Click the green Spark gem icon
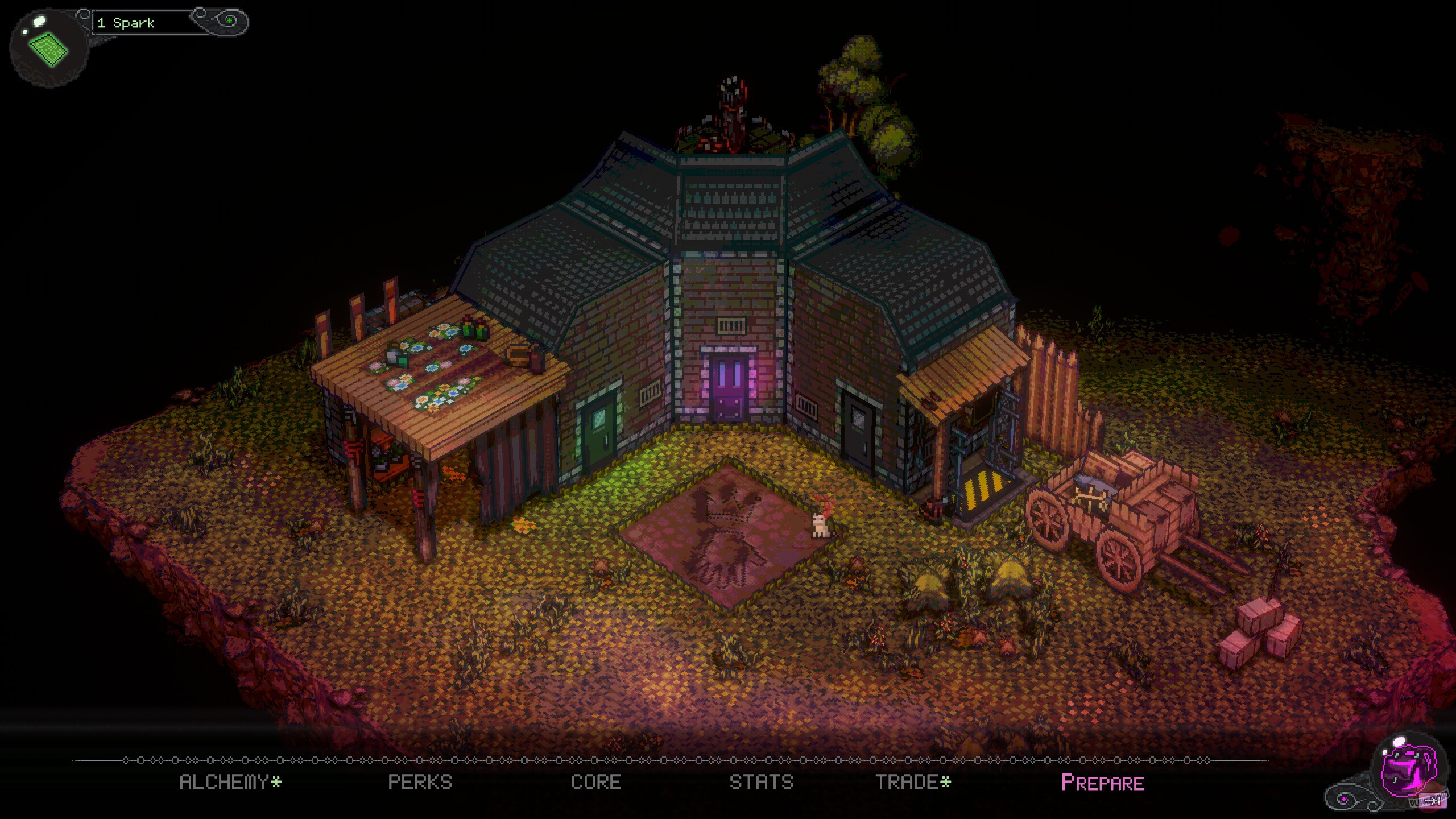Image resolution: width=1456 pixels, height=819 pixels. [48, 48]
